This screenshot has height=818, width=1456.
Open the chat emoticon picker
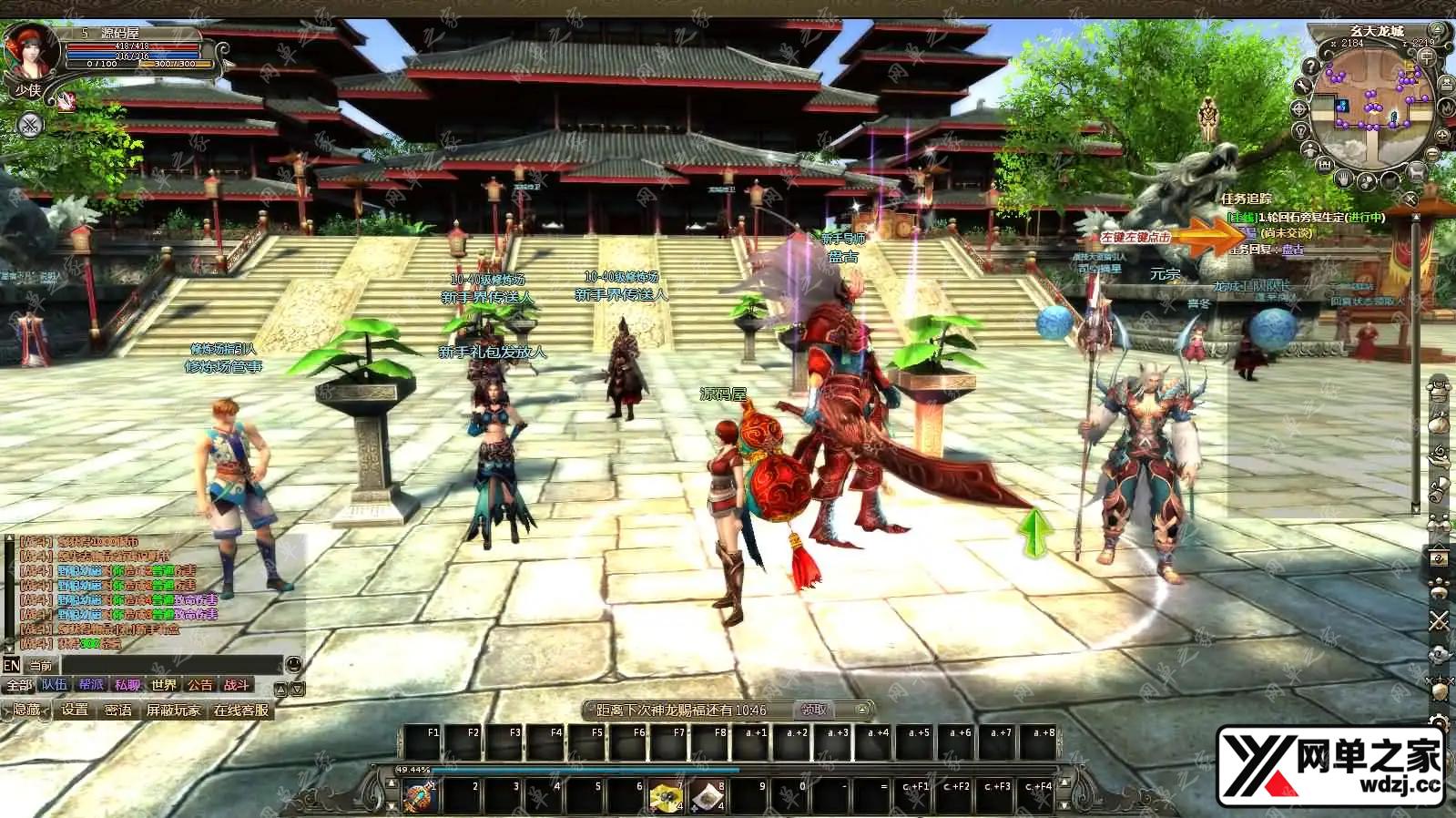pyautogui.click(x=293, y=665)
